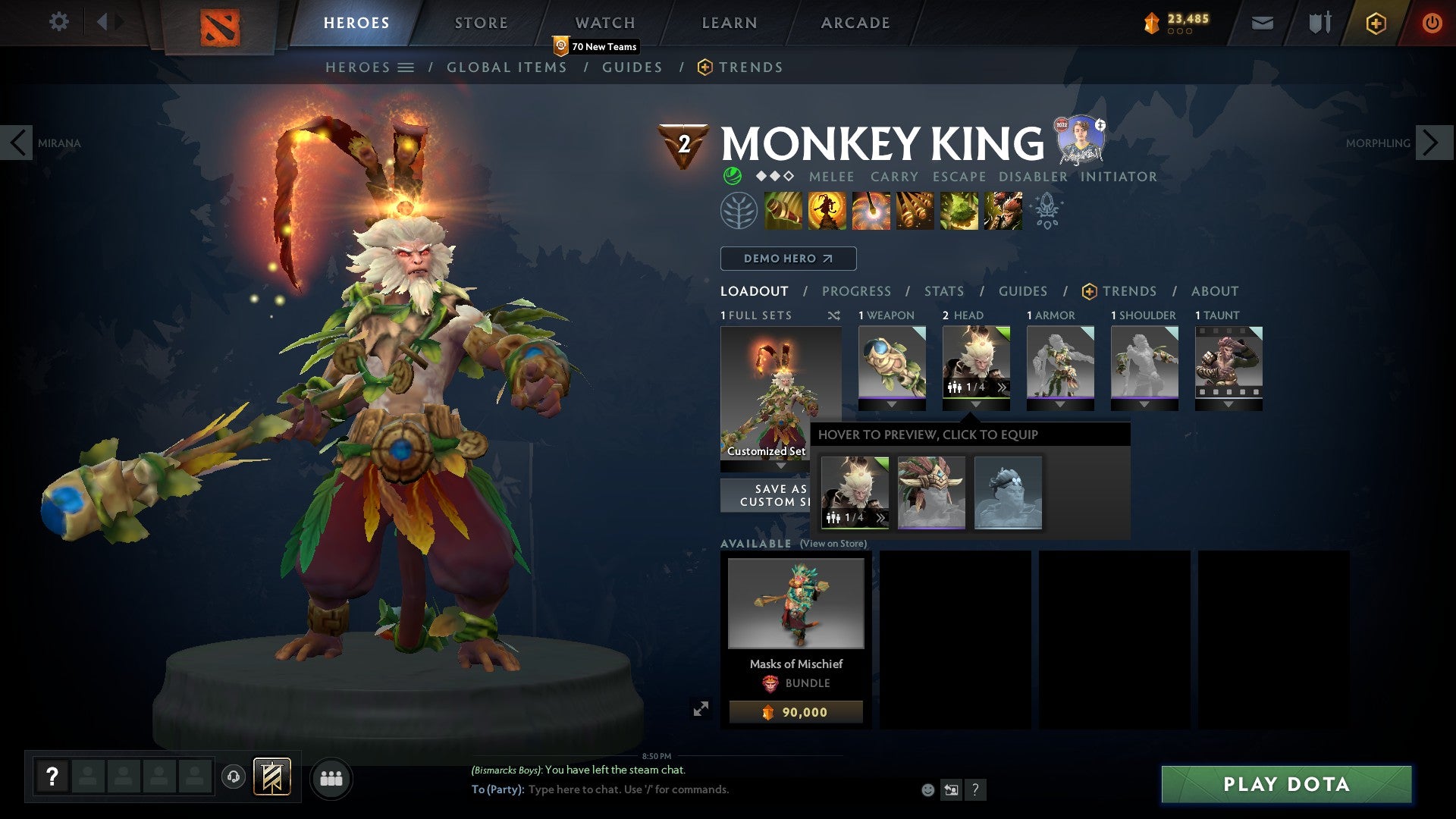Image resolution: width=1456 pixels, height=819 pixels.
Task: Shuffle the Full Sets loadout
Action: click(x=834, y=315)
